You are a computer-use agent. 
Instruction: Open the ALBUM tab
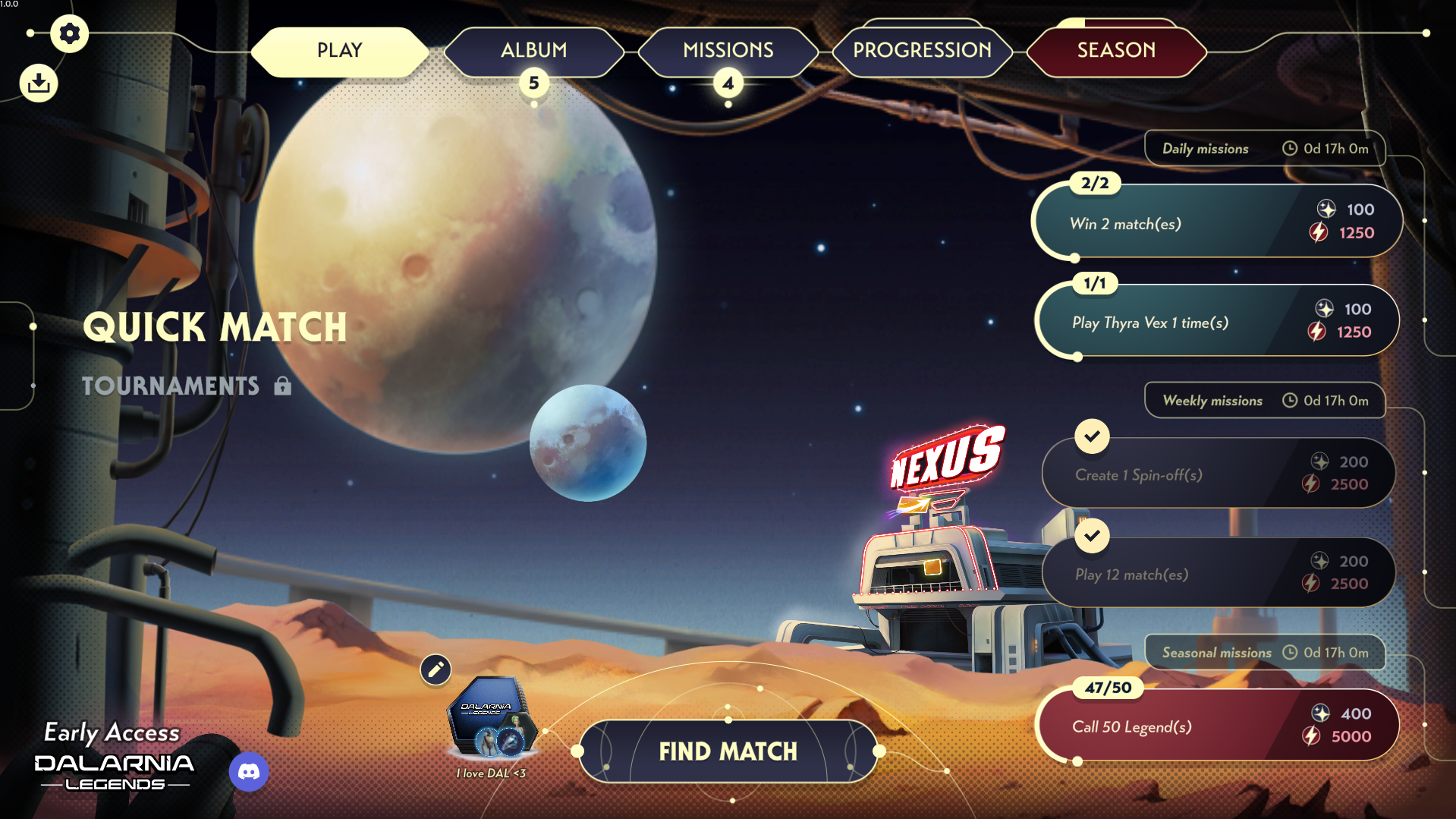(x=533, y=51)
